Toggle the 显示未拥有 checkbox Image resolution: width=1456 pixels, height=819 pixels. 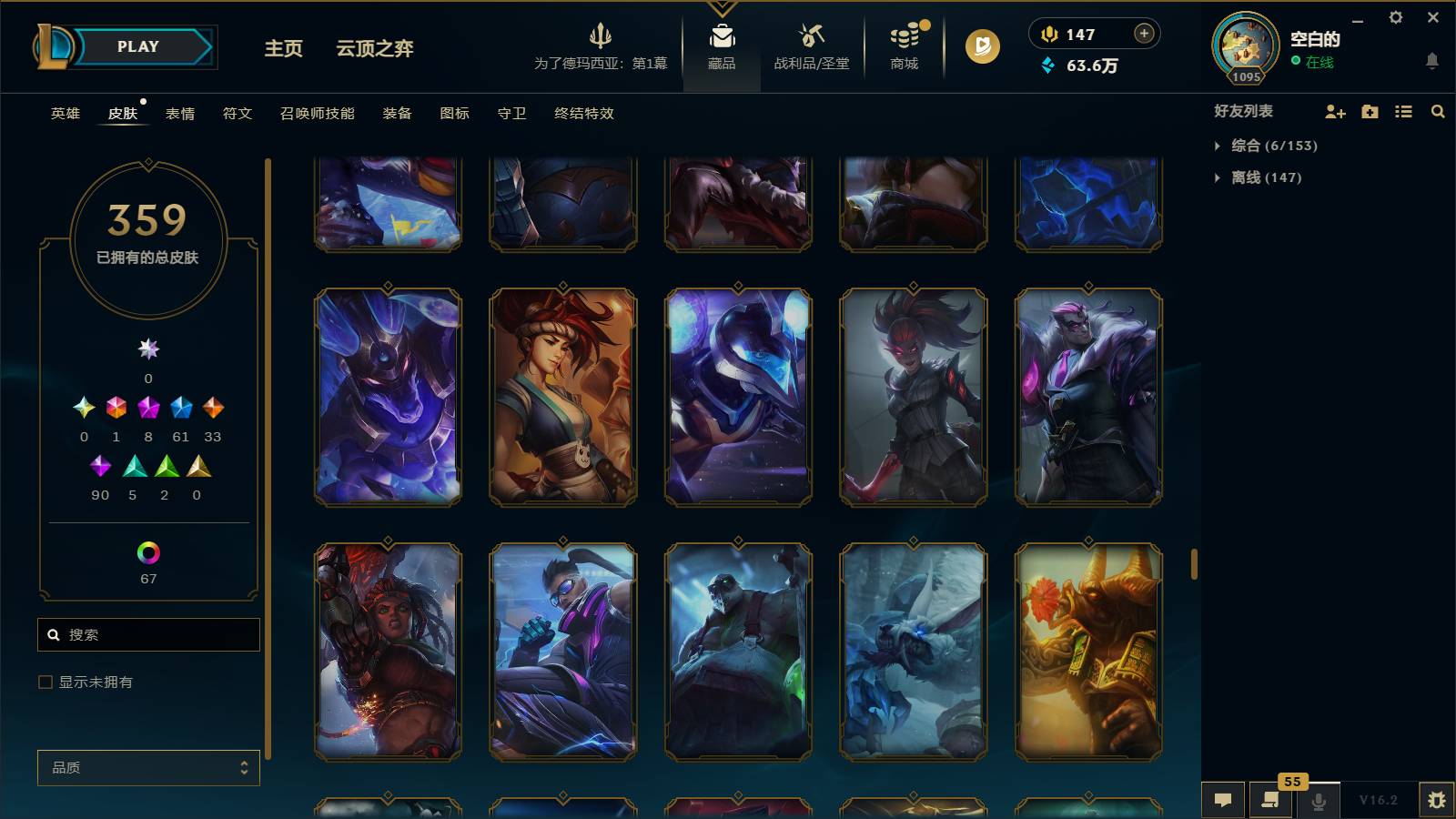click(x=43, y=681)
